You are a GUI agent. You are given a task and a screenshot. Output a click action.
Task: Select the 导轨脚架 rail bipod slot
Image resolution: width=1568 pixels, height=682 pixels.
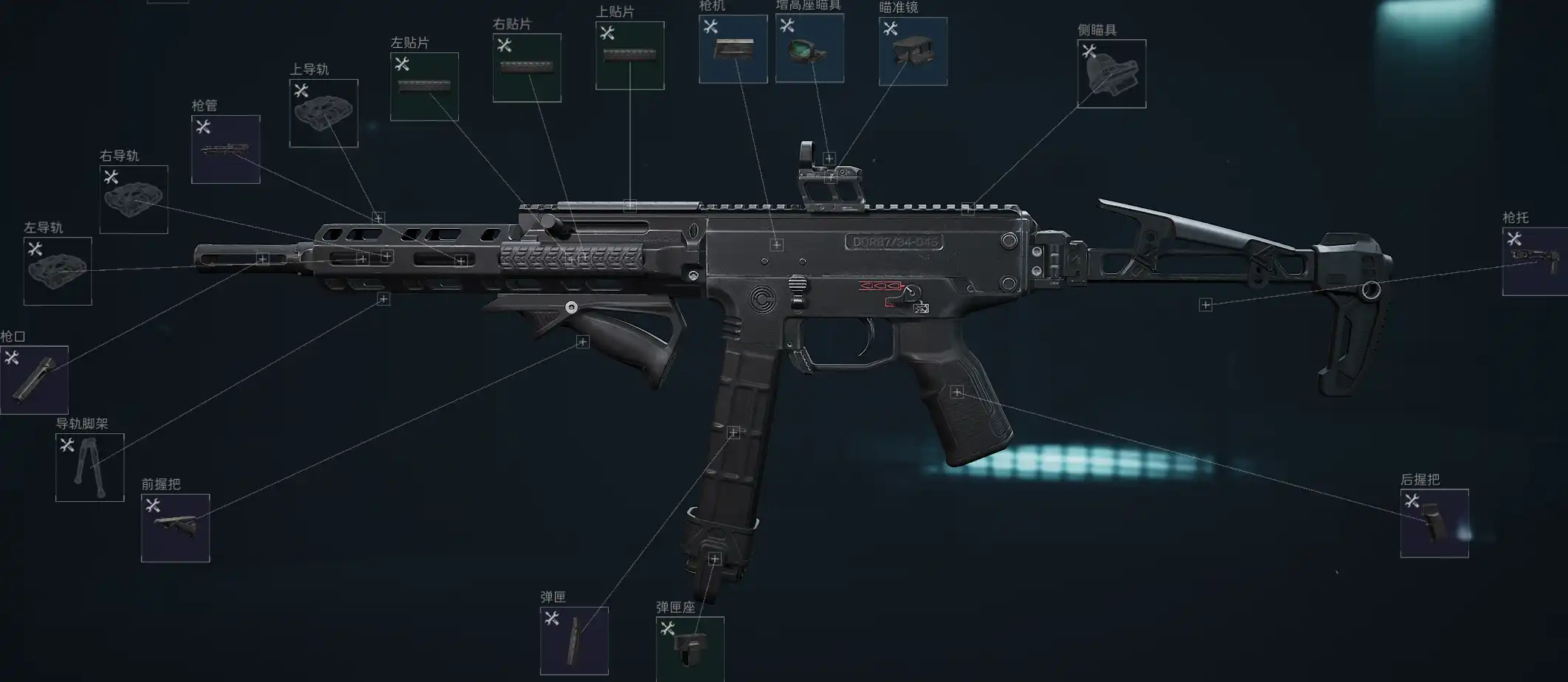click(x=90, y=467)
